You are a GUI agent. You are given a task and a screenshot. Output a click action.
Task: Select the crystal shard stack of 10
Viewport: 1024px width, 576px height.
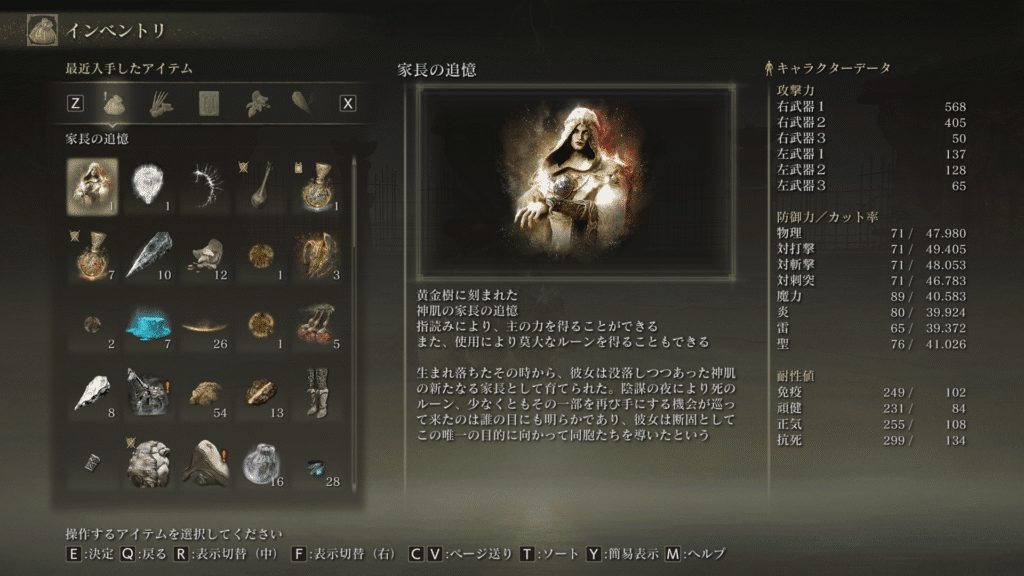pos(149,255)
